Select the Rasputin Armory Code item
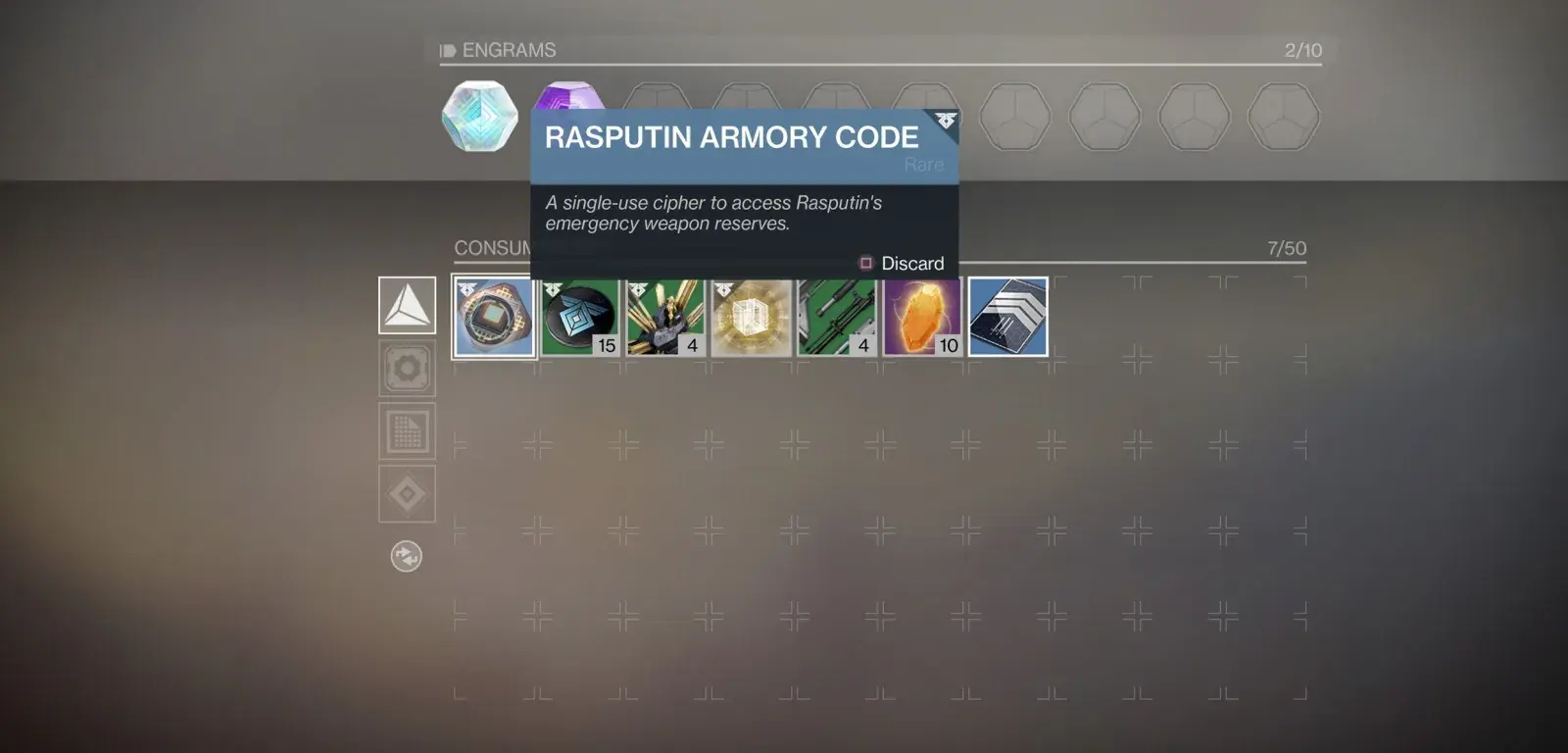This screenshot has width=1568, height=753. pos(494,317)
